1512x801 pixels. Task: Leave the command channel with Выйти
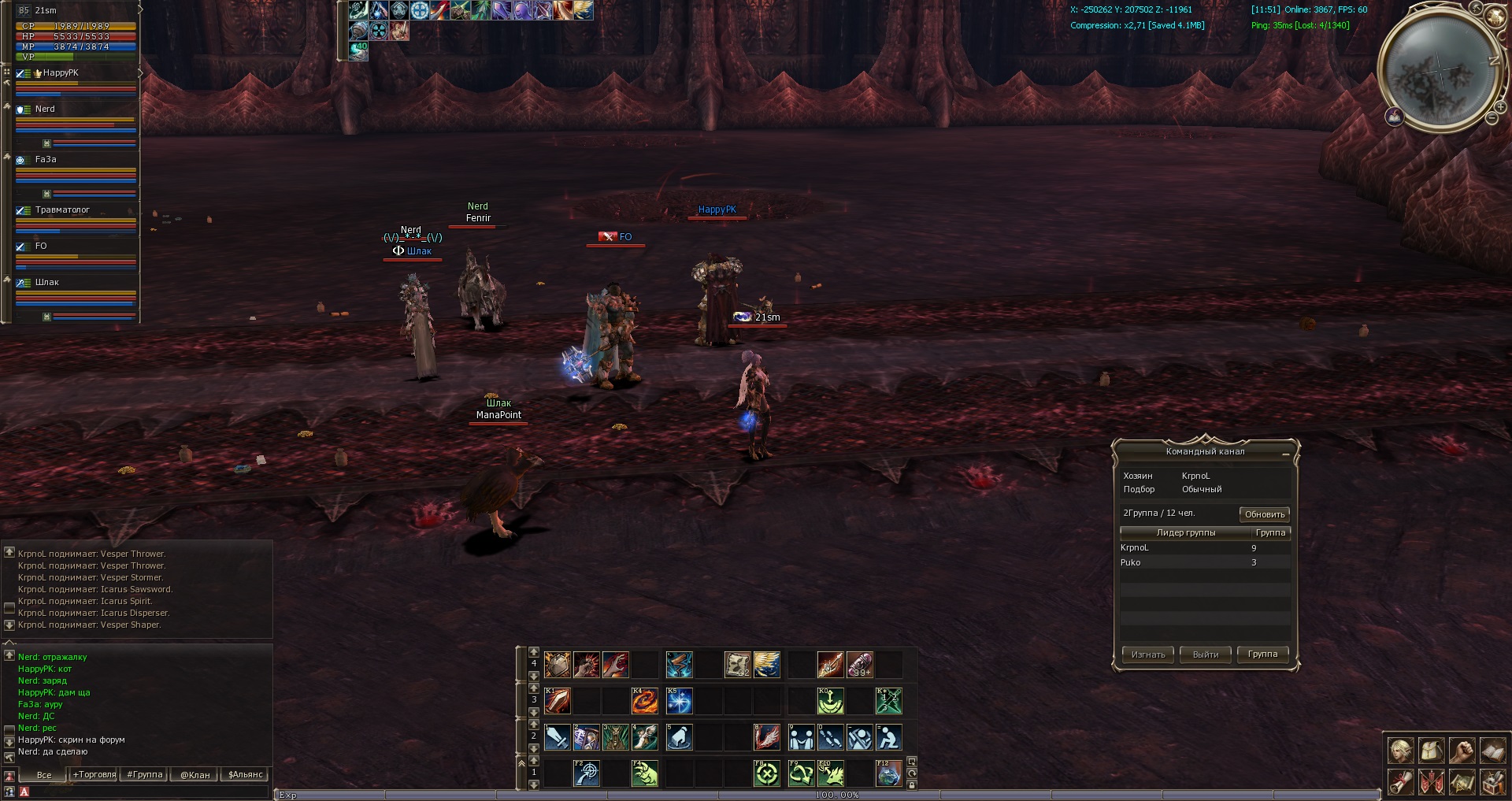click(1205, 655)
